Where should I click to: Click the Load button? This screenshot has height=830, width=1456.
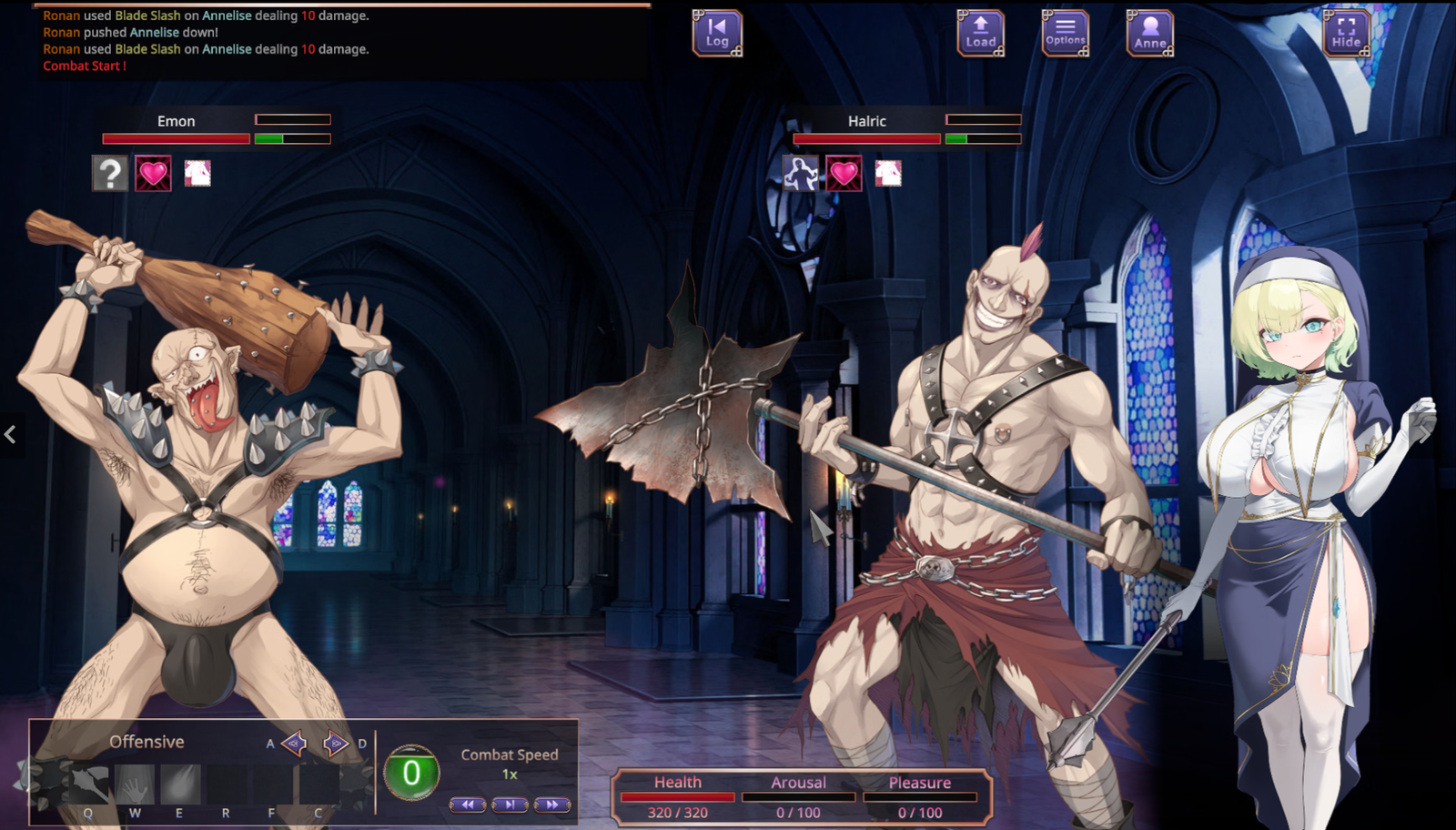[x=980, y=34]
